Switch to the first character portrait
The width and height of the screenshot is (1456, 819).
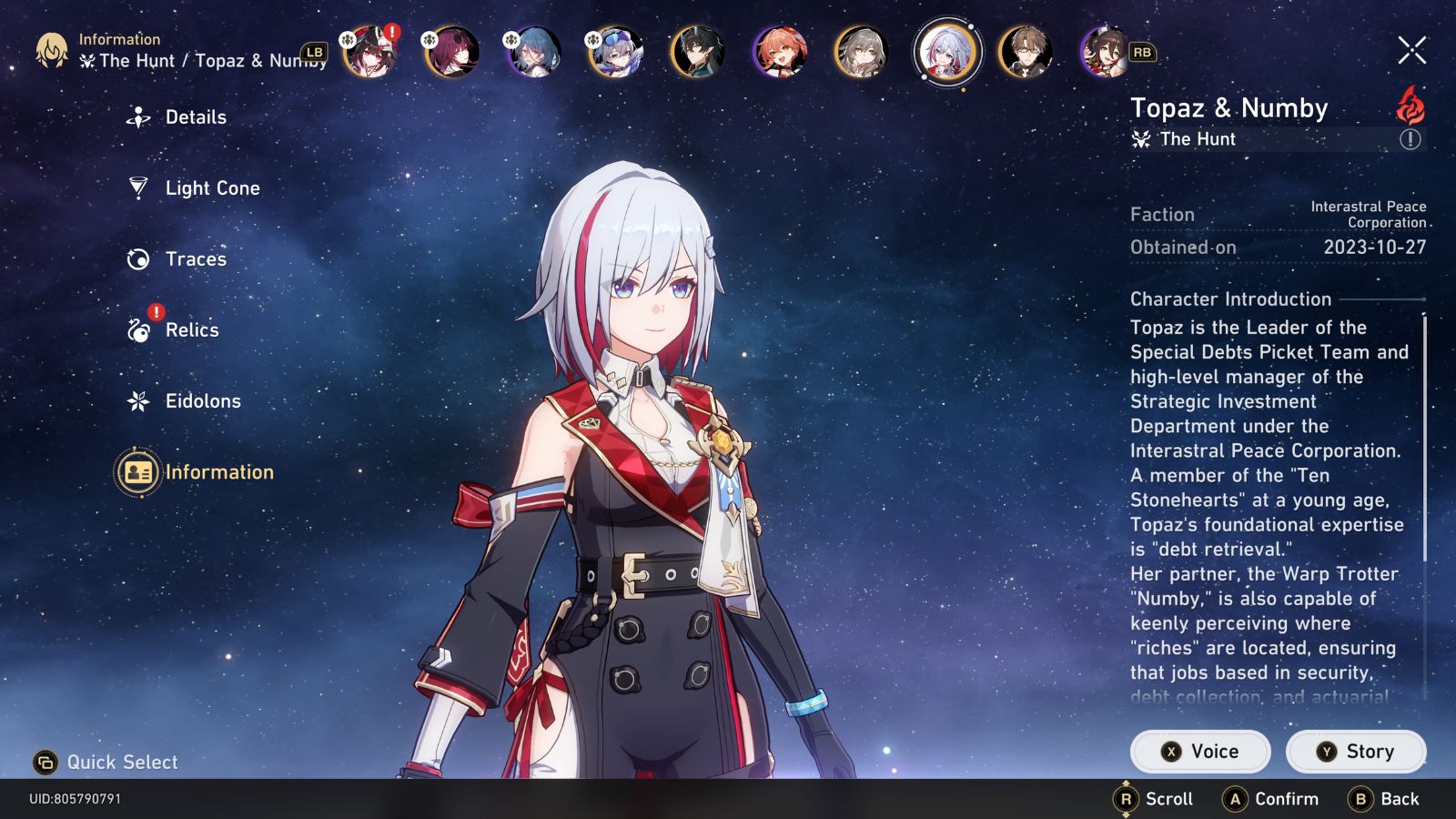pyautogui.click(x=370, y=53)
